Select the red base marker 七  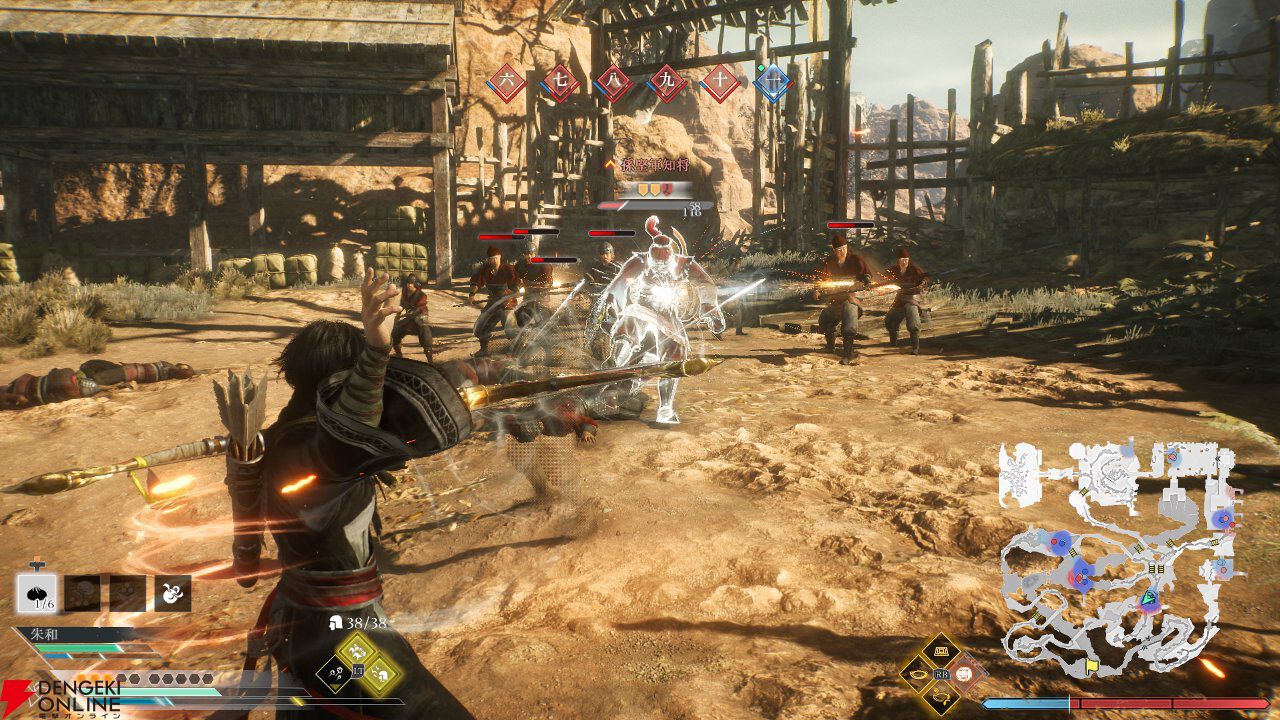pos(560,83)
